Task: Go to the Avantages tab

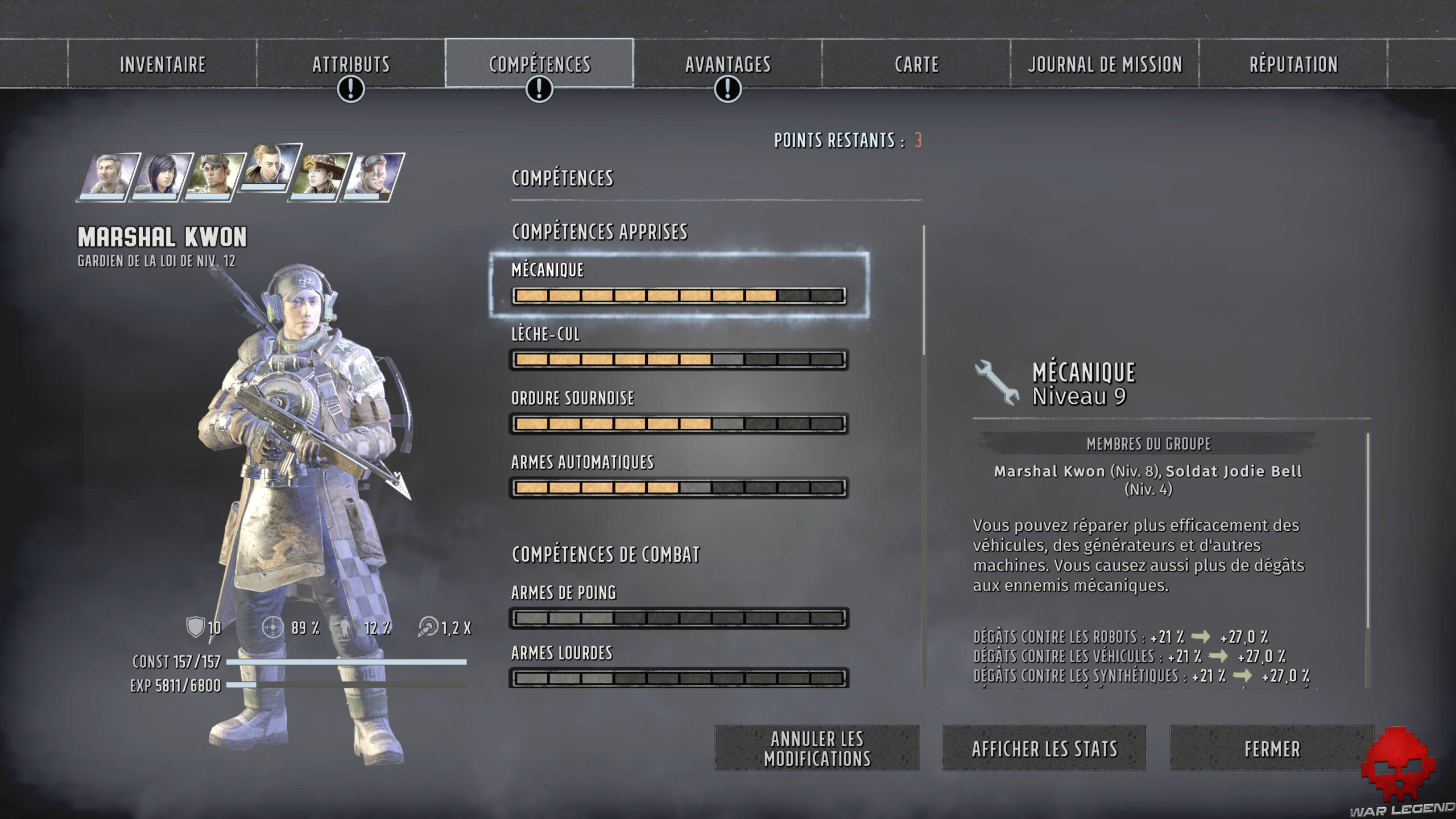Action: tap(727, 64)
